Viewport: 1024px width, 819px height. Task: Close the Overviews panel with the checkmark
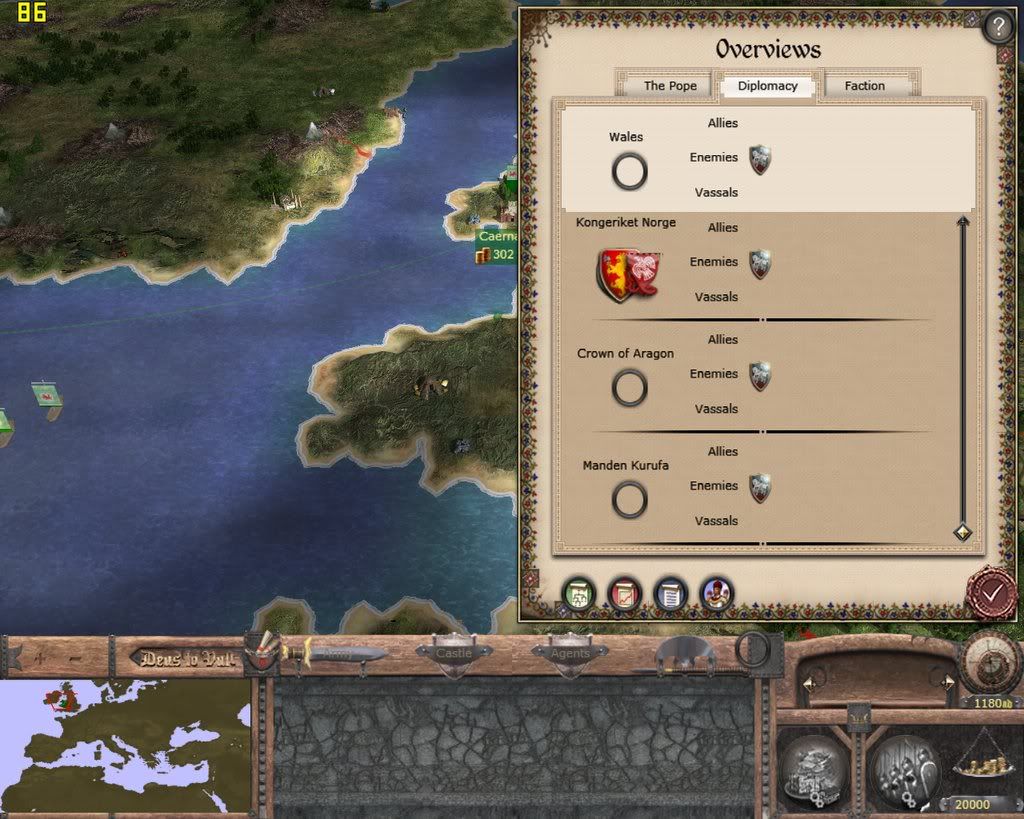pyautogui.click(x=991, y=594)
